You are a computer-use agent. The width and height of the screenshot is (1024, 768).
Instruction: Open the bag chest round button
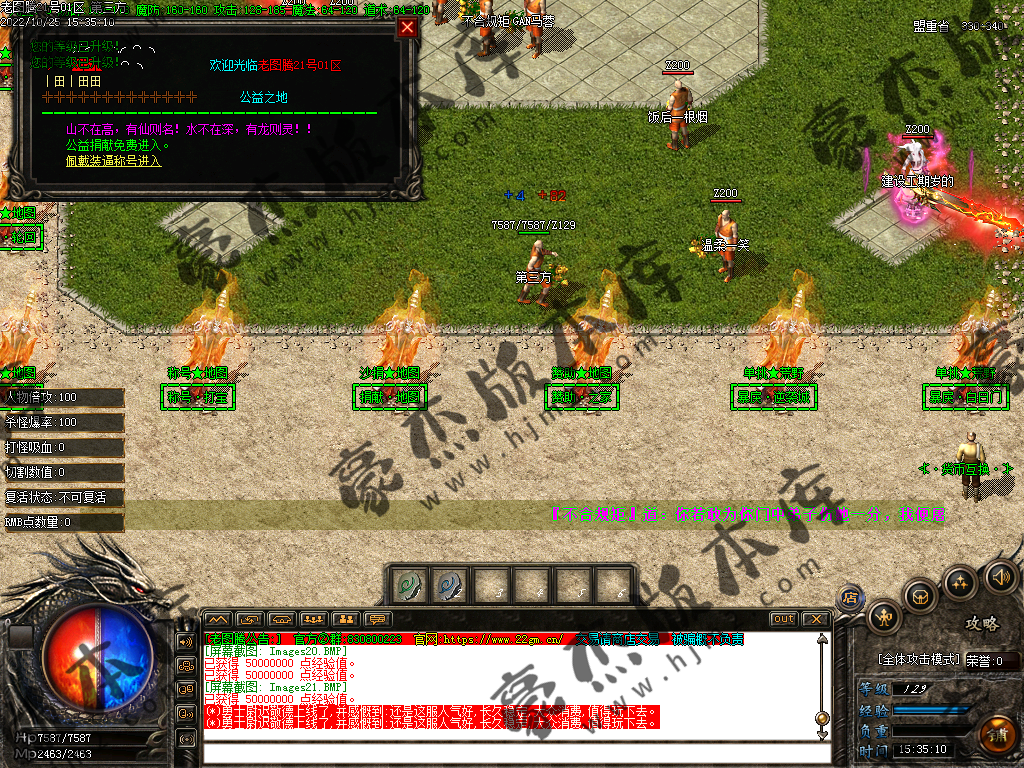click(920, 596)
